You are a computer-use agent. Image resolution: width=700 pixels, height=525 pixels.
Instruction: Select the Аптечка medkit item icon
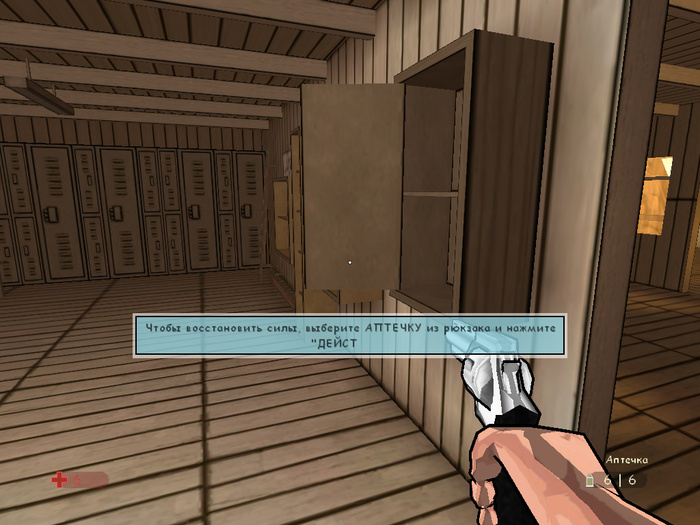pyautogui.click(x=591, y=481)
